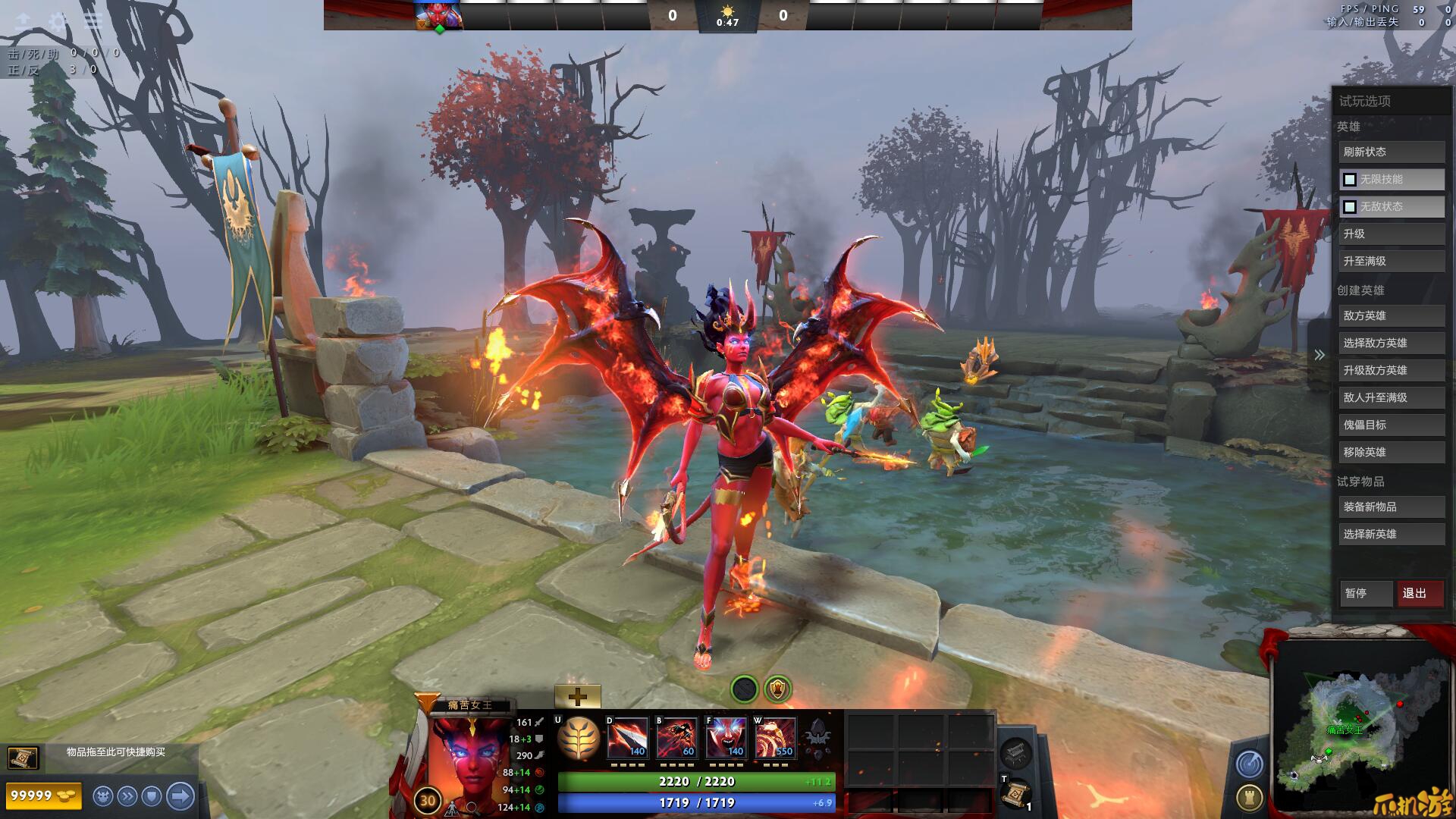The width and height of the screenshot is (1456, 819).
Task: Open 选择敌方英雄 enemy hero picker
Action: [1391, 343]
